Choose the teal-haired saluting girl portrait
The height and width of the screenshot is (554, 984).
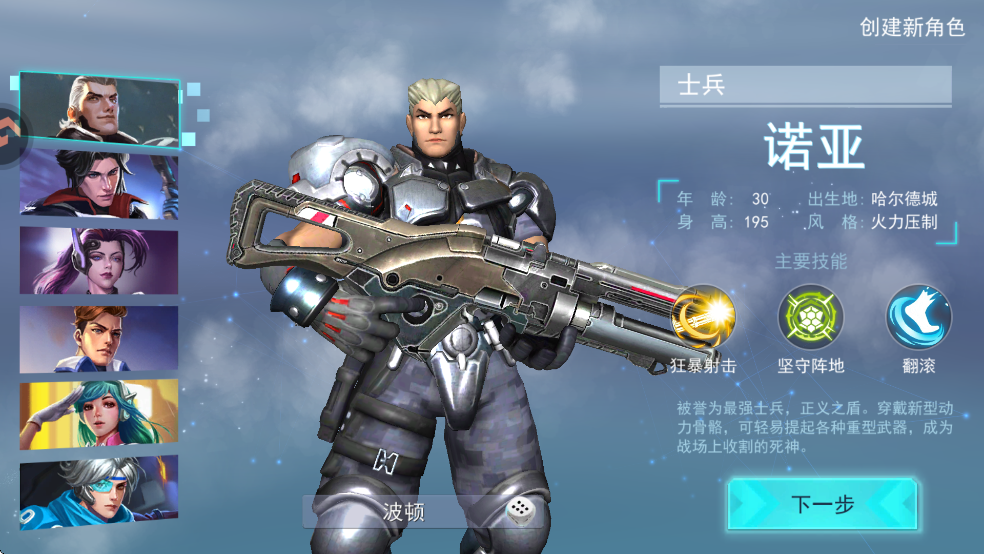tap(98, 414)
